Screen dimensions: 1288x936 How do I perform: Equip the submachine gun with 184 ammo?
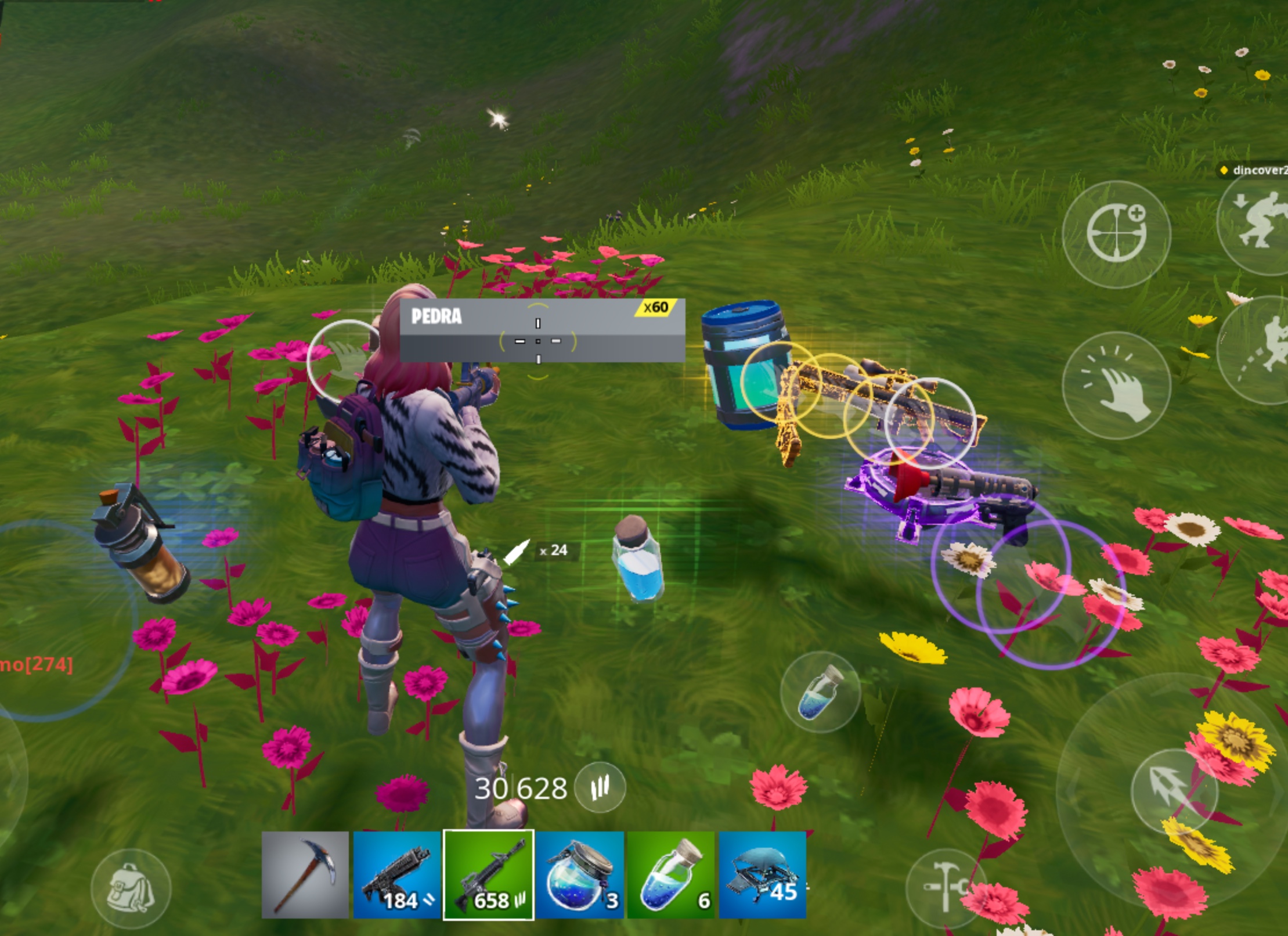coord(397,875)
